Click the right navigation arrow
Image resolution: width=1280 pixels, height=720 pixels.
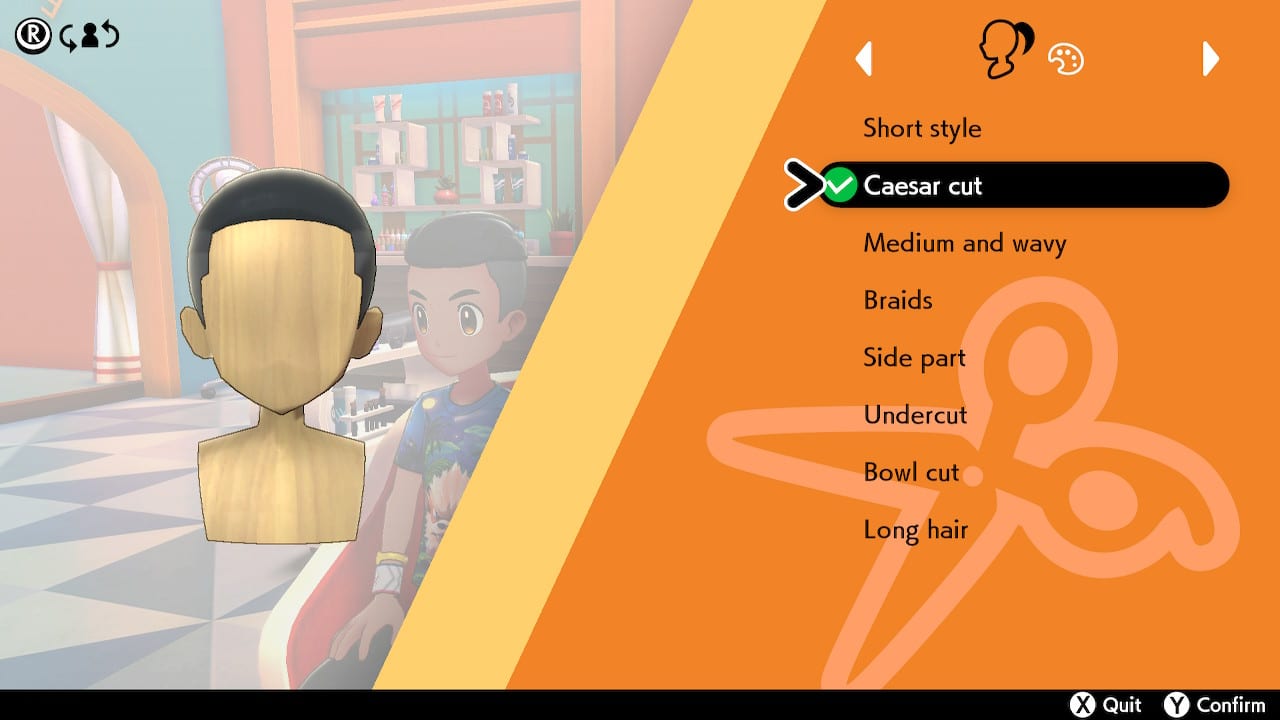click(x=1210, y=60)
